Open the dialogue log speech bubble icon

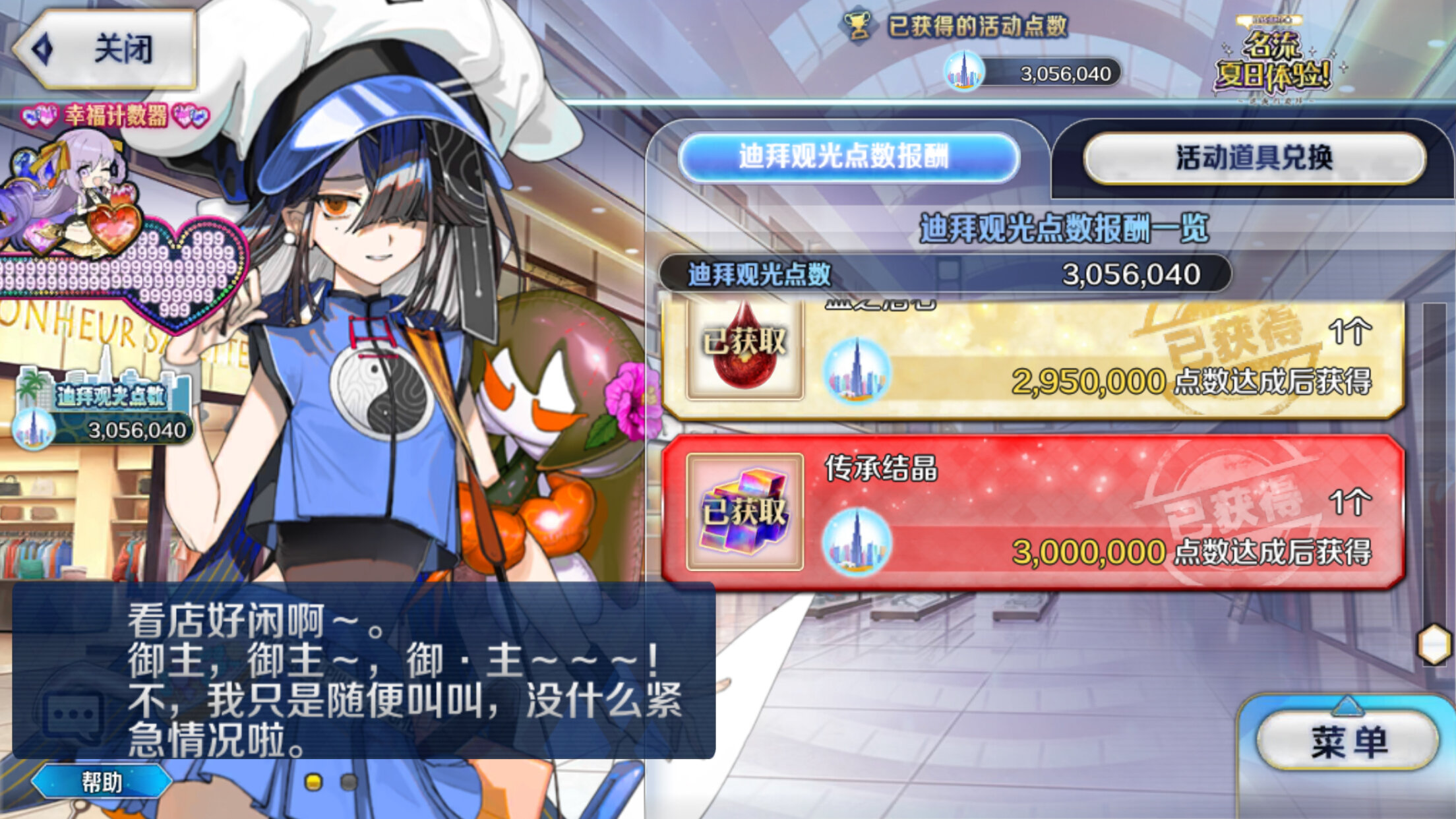(72, 716)
